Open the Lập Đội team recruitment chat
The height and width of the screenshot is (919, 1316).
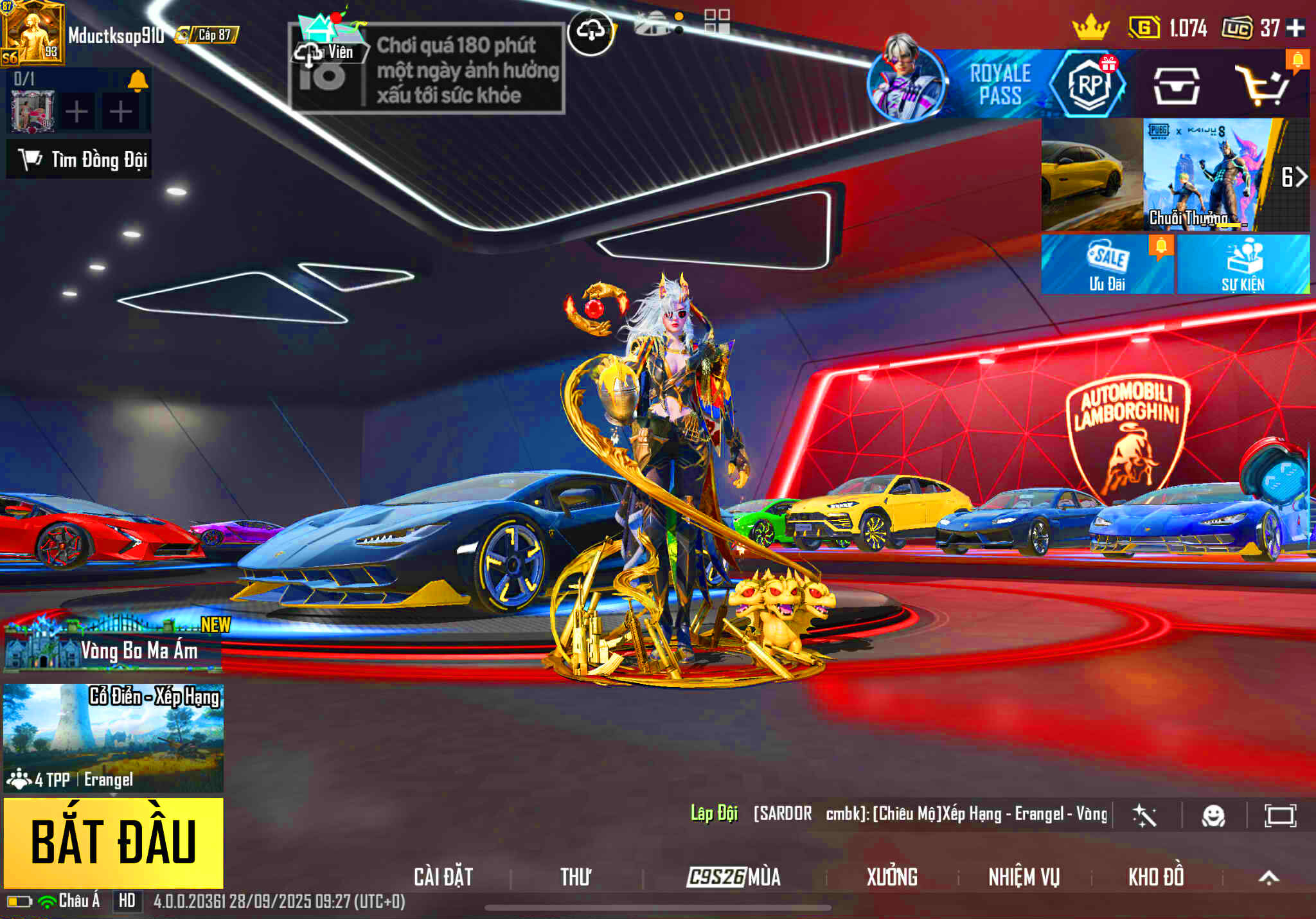(714, 814)
